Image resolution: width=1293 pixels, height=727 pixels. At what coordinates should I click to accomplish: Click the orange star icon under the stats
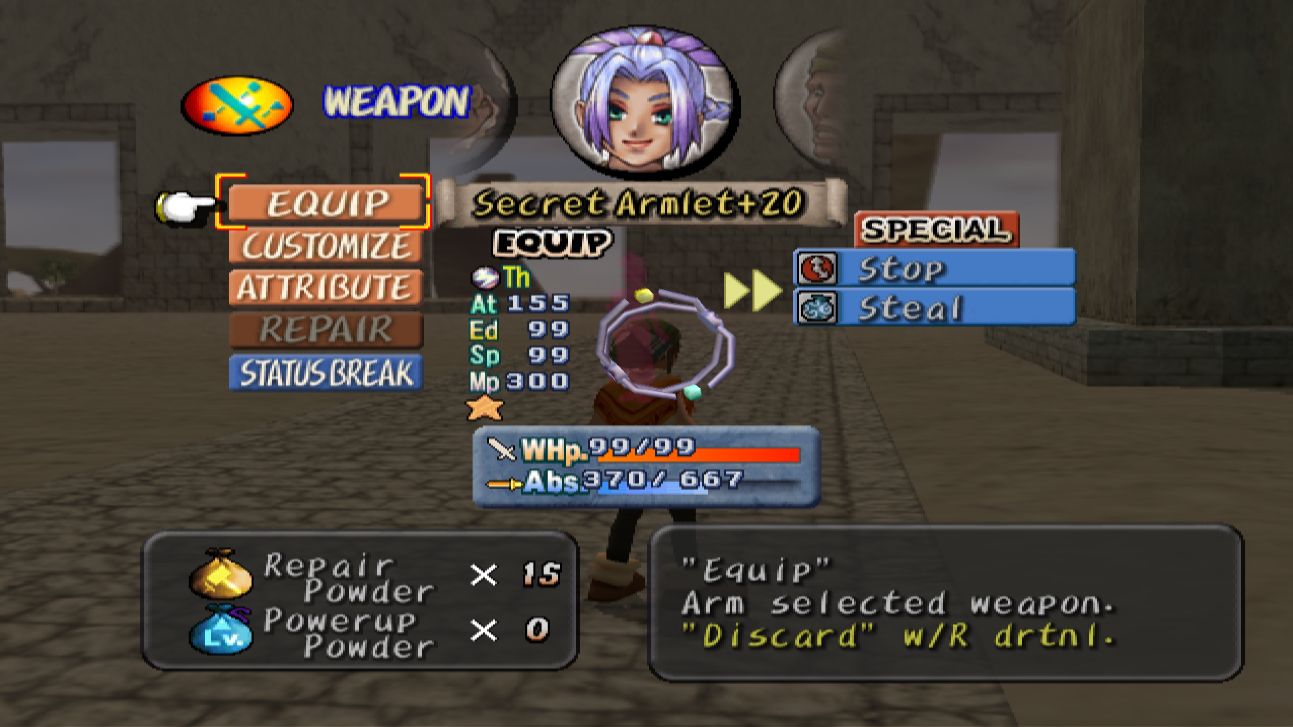click(486, 407)
